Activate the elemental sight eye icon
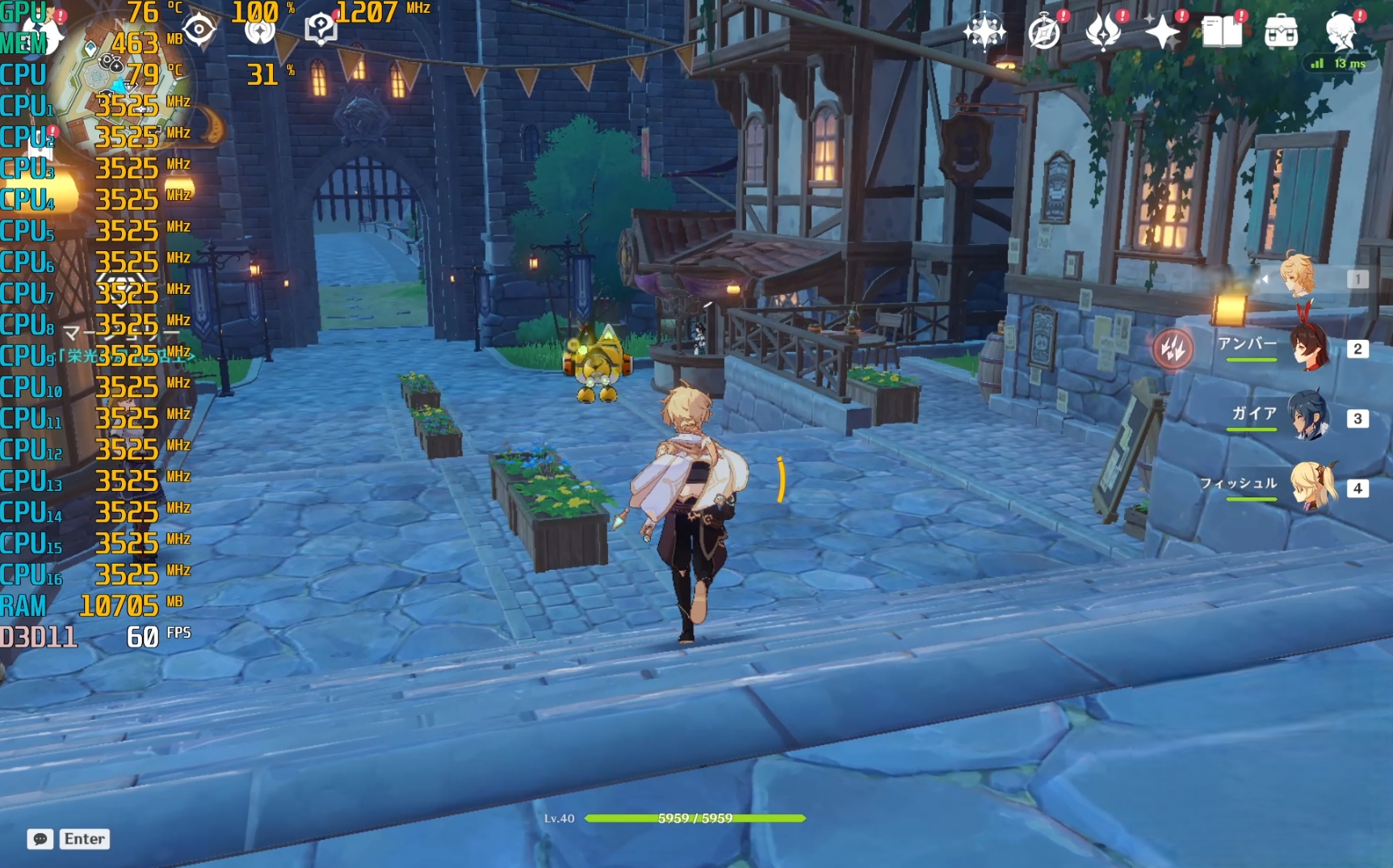 [x=199, y=31]
